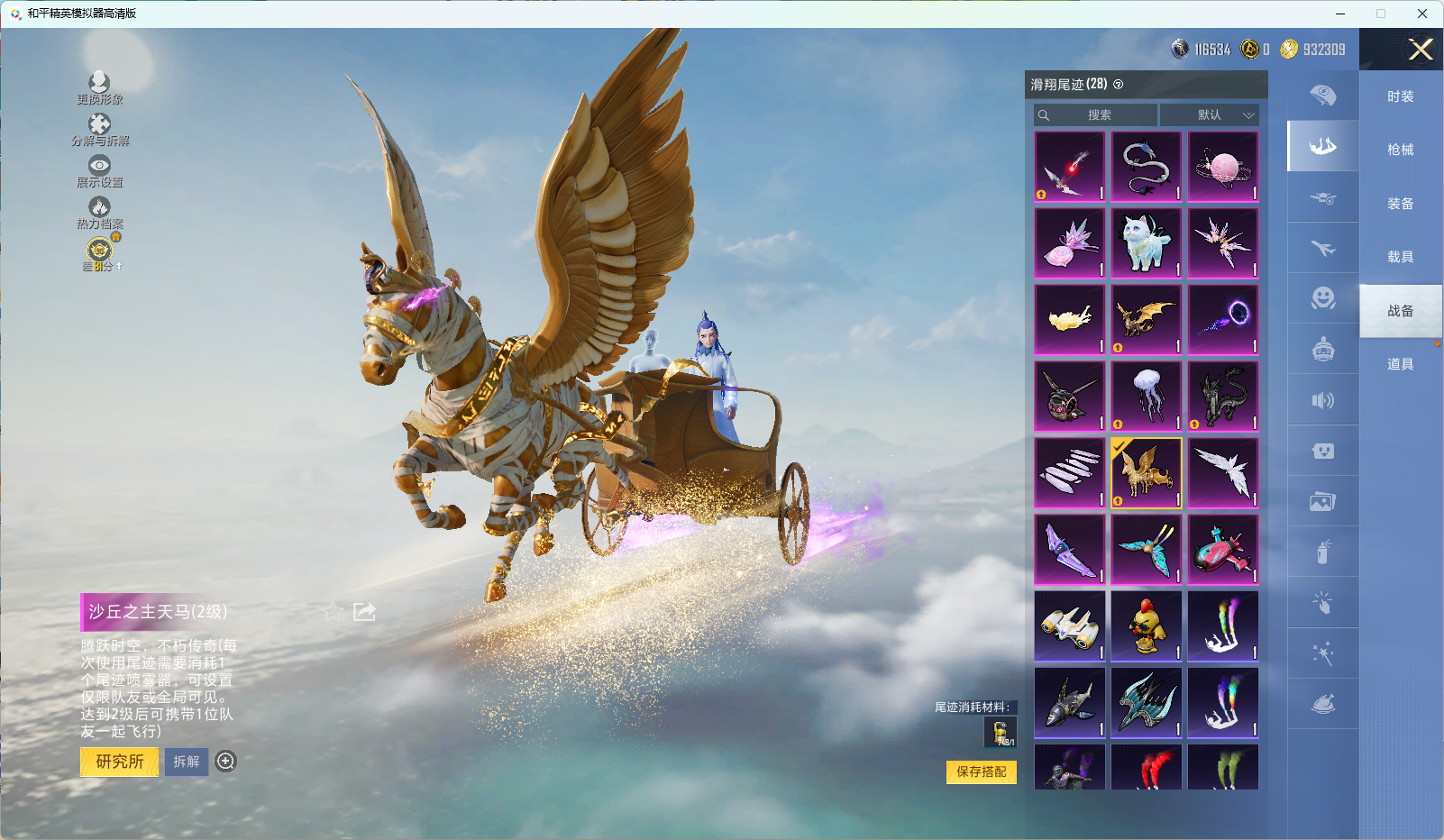1444x840 pixels.
Task: Open 热力档案 heat profile
Action: (x=99, y=212)
